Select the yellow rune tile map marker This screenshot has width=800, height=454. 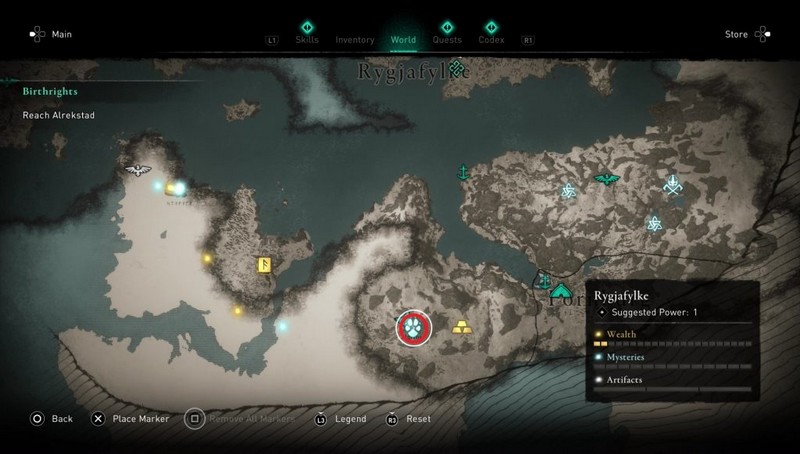[x=267, y=265]
